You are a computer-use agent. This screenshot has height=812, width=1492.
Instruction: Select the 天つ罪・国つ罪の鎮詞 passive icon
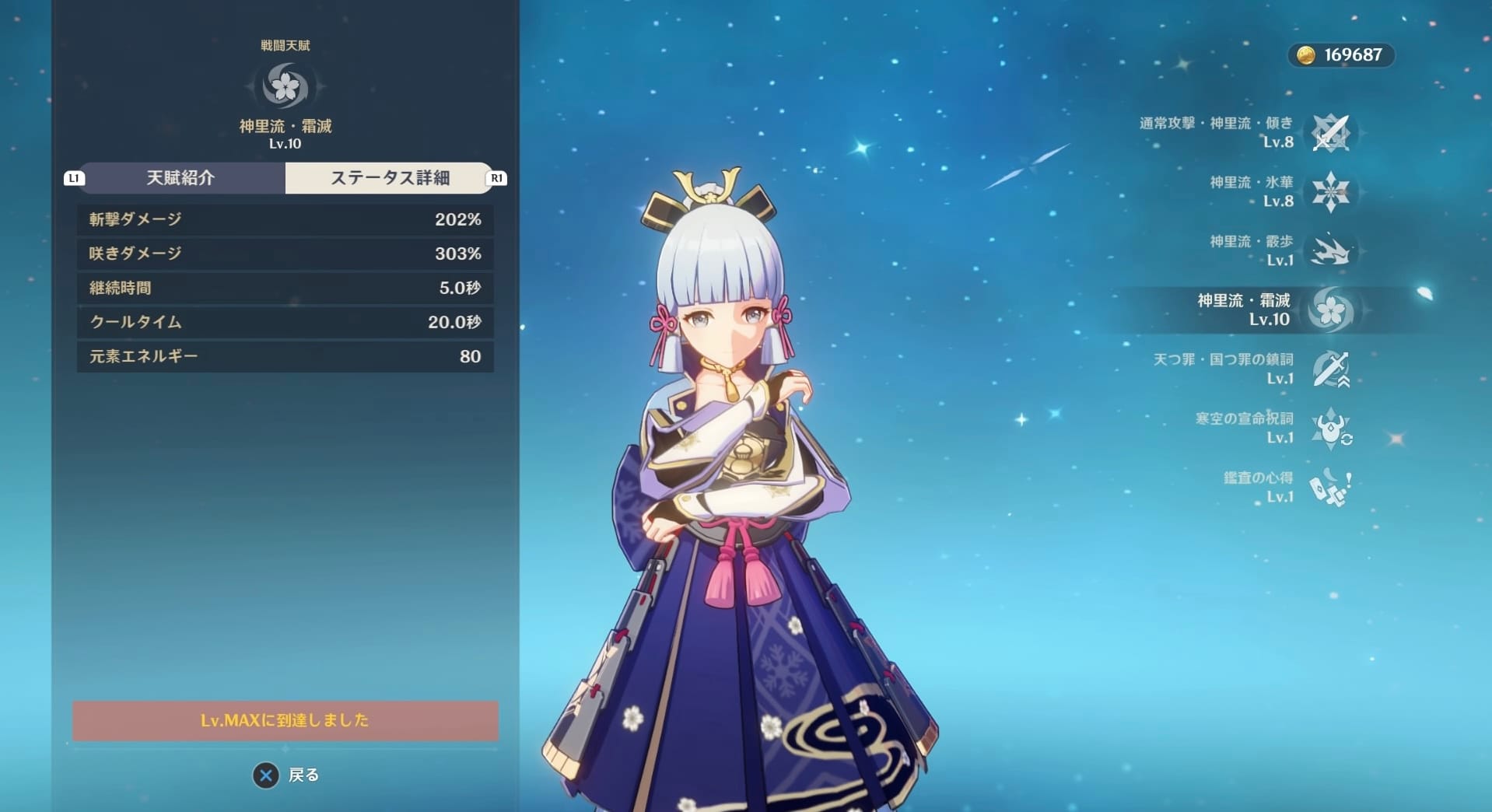coord(1332,369)
